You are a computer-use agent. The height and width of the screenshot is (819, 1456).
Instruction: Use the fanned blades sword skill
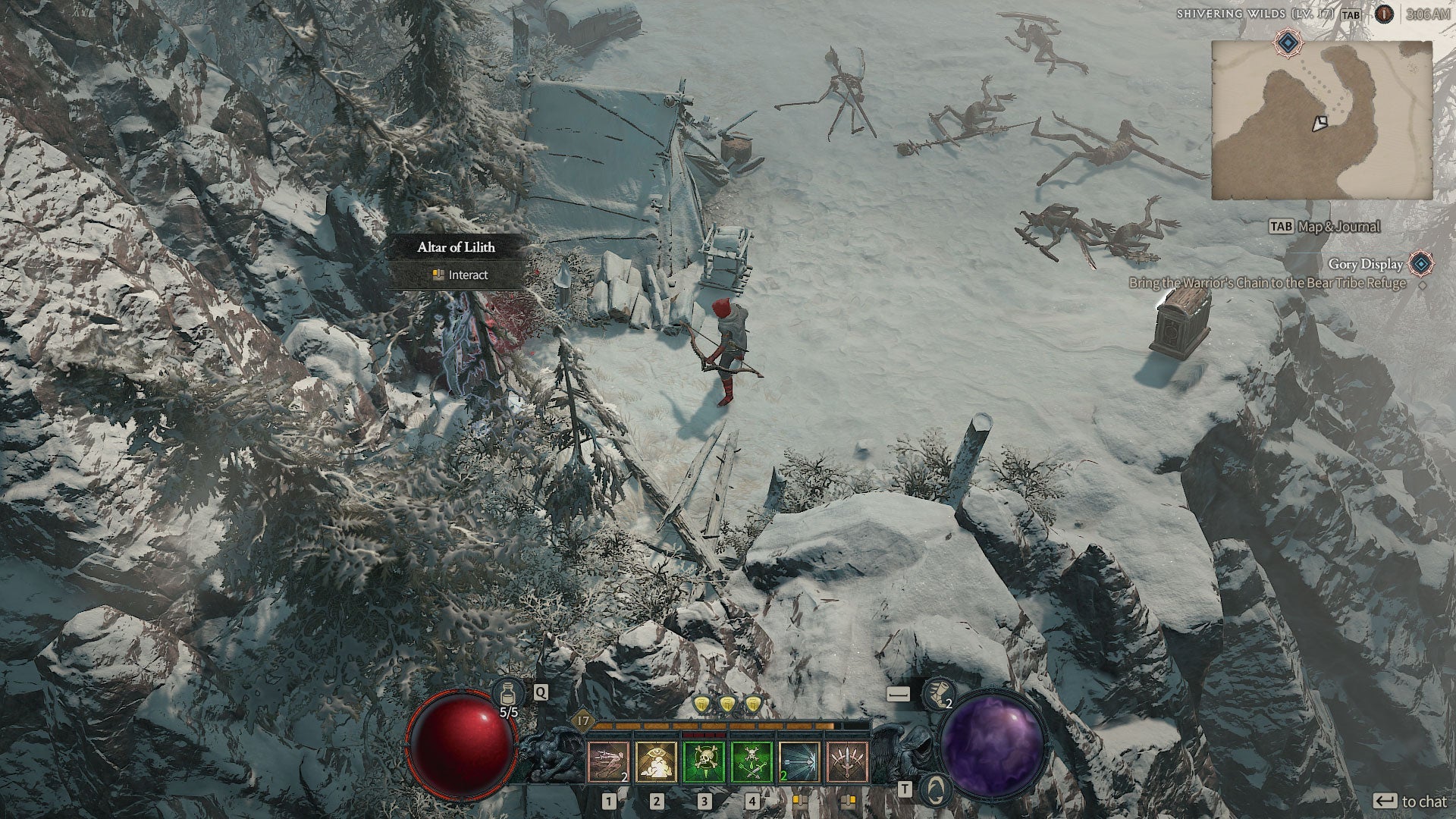coord(847,762)
